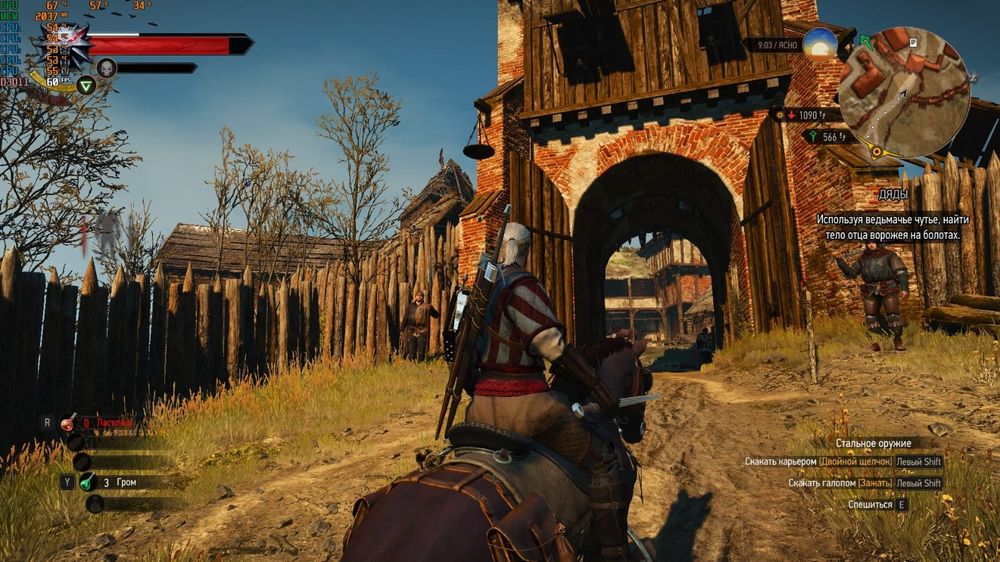Select the green Thunderbolt potion slot

pyautogui.click(x=88, y=482)
